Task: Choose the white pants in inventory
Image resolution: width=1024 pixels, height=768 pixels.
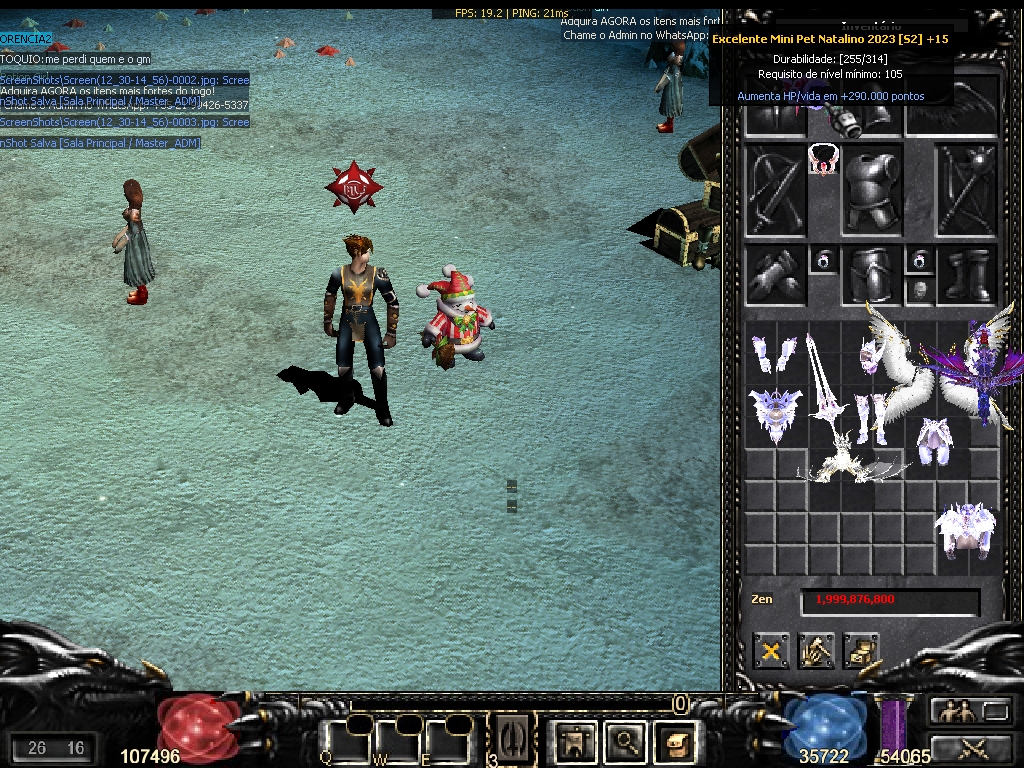Action: [934, 440]
